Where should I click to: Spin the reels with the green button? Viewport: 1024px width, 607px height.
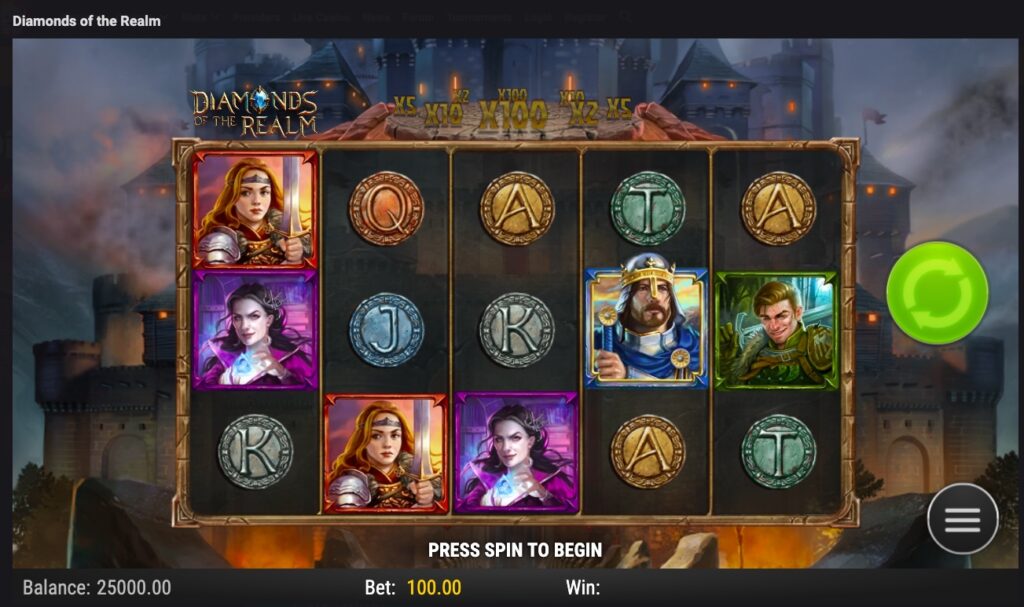(937, 292)
